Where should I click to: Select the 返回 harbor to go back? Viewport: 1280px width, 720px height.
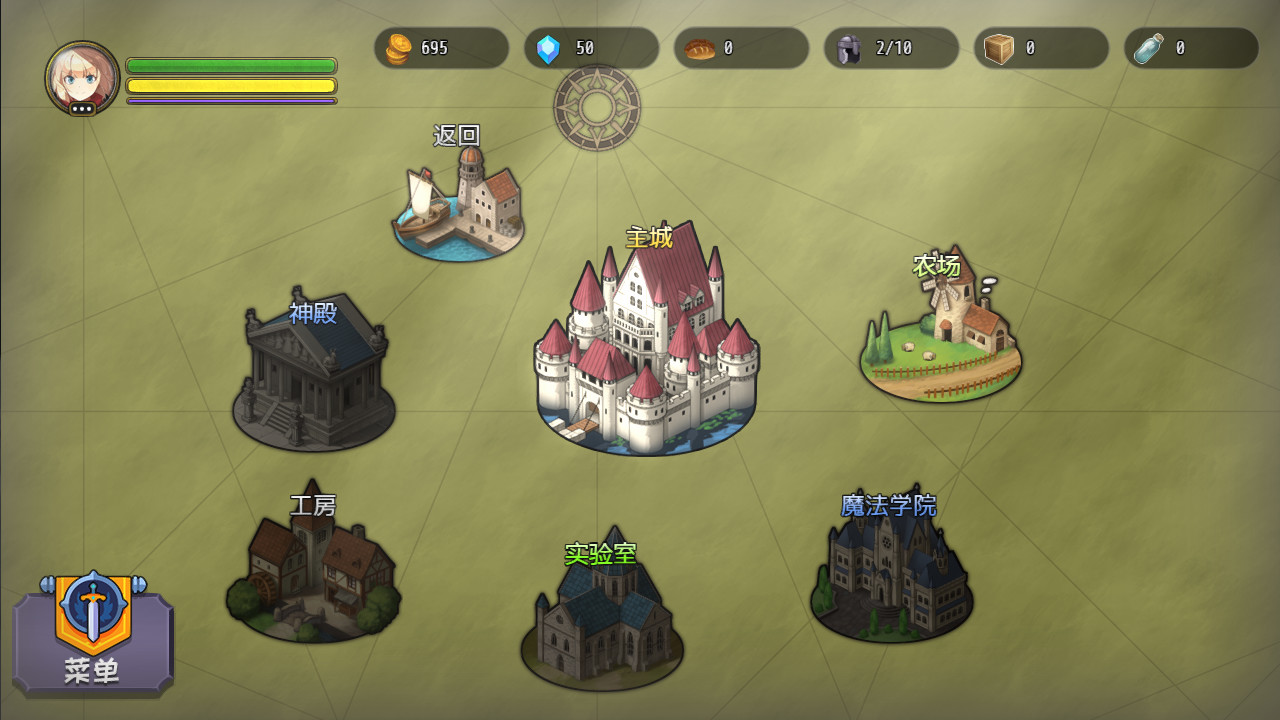(x=459, y=205)
